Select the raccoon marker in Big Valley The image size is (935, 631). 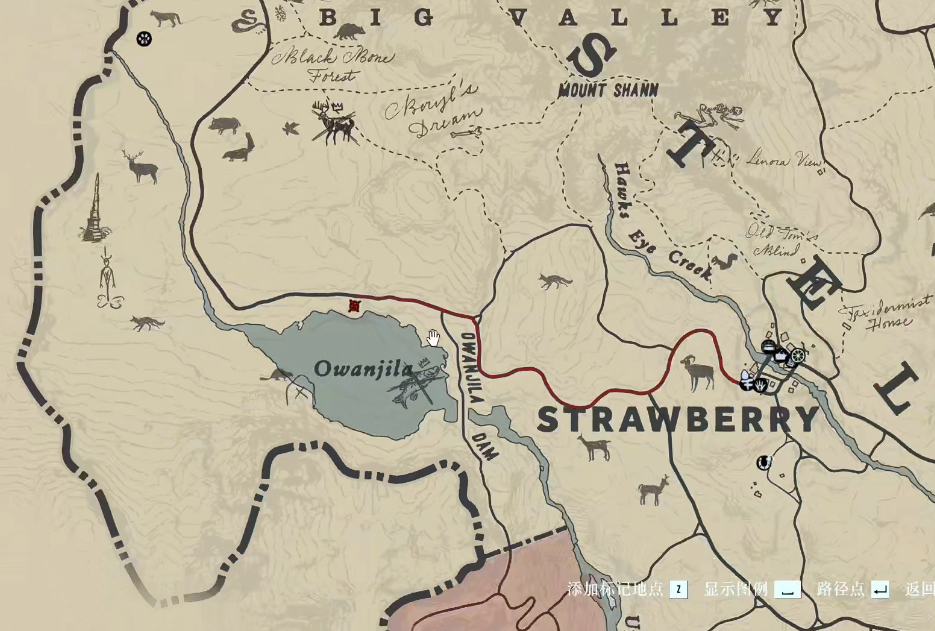click(350, 31)
